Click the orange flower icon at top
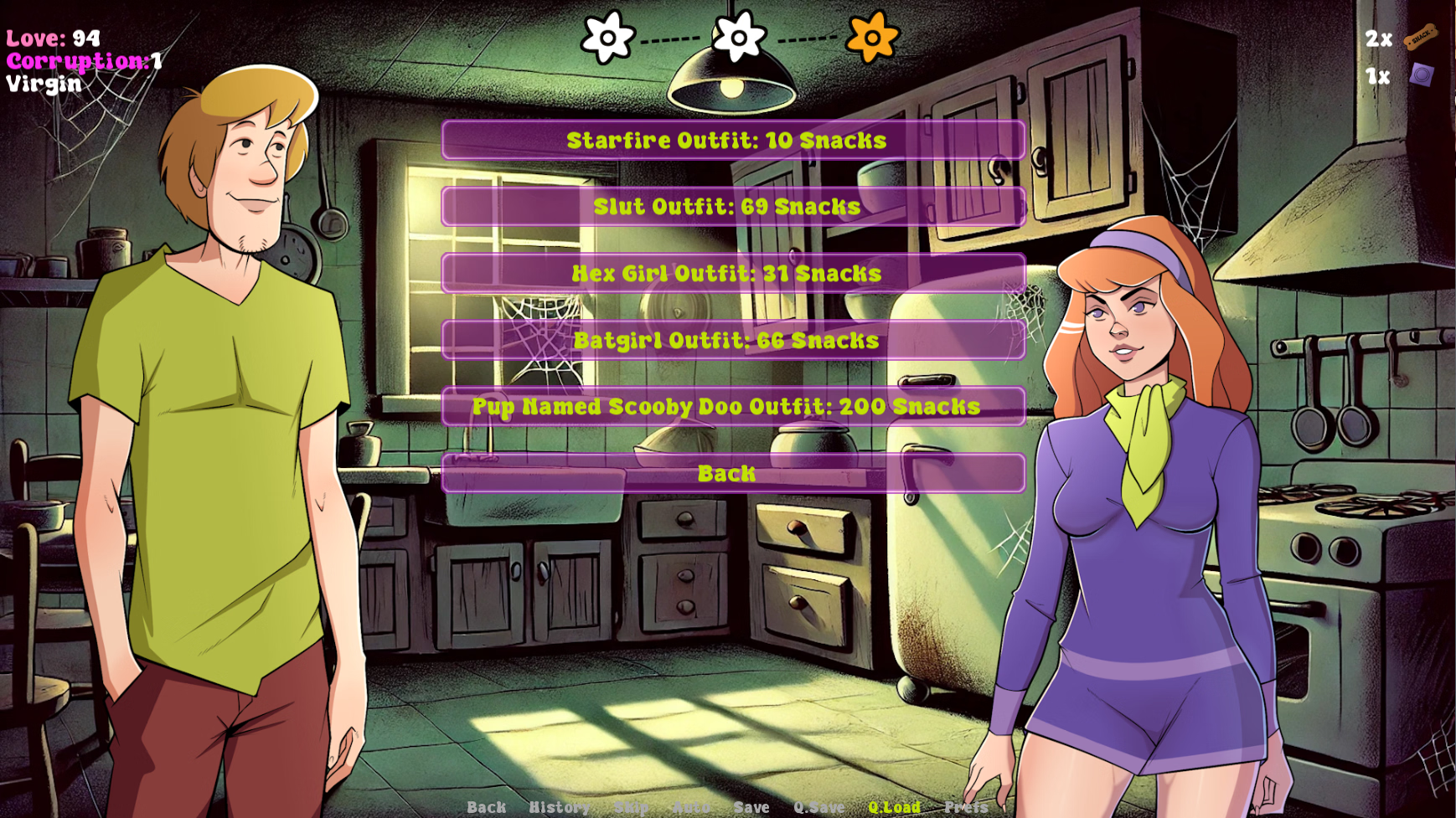This screenshot has width=1456, height=818. point(872,38)
